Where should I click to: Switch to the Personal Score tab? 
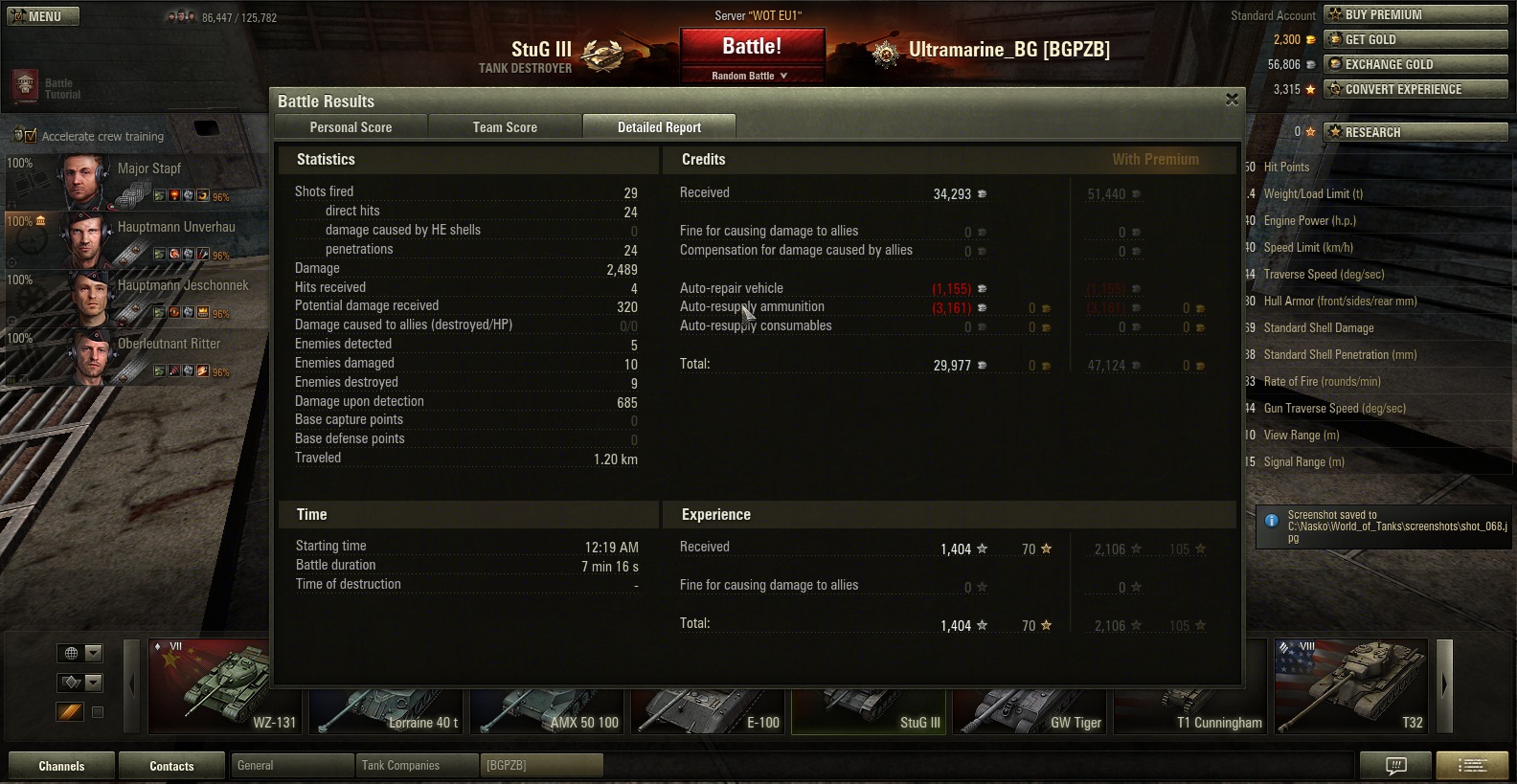click(x=351, y=127)
